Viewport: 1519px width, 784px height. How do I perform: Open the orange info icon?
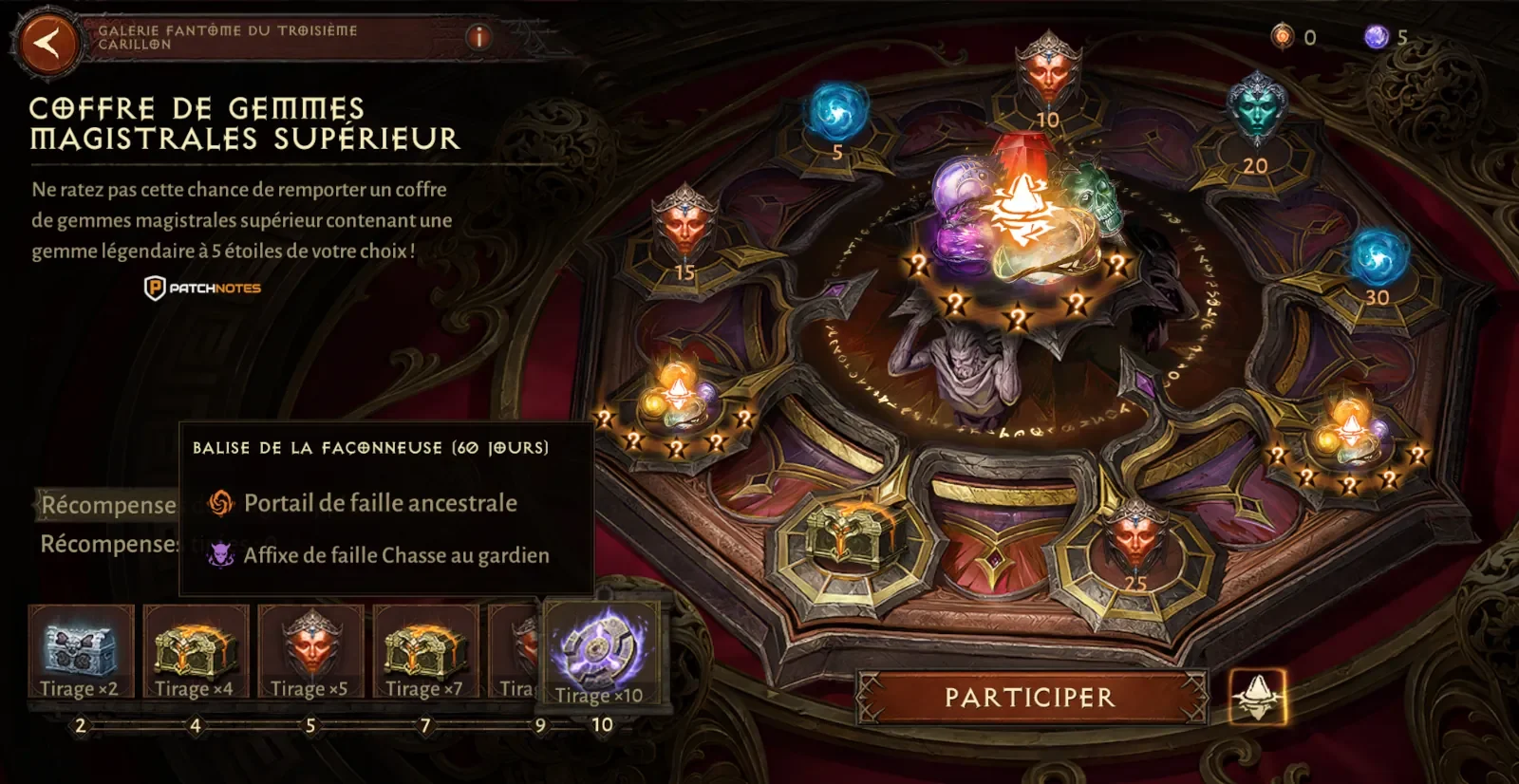coord(478,37)
